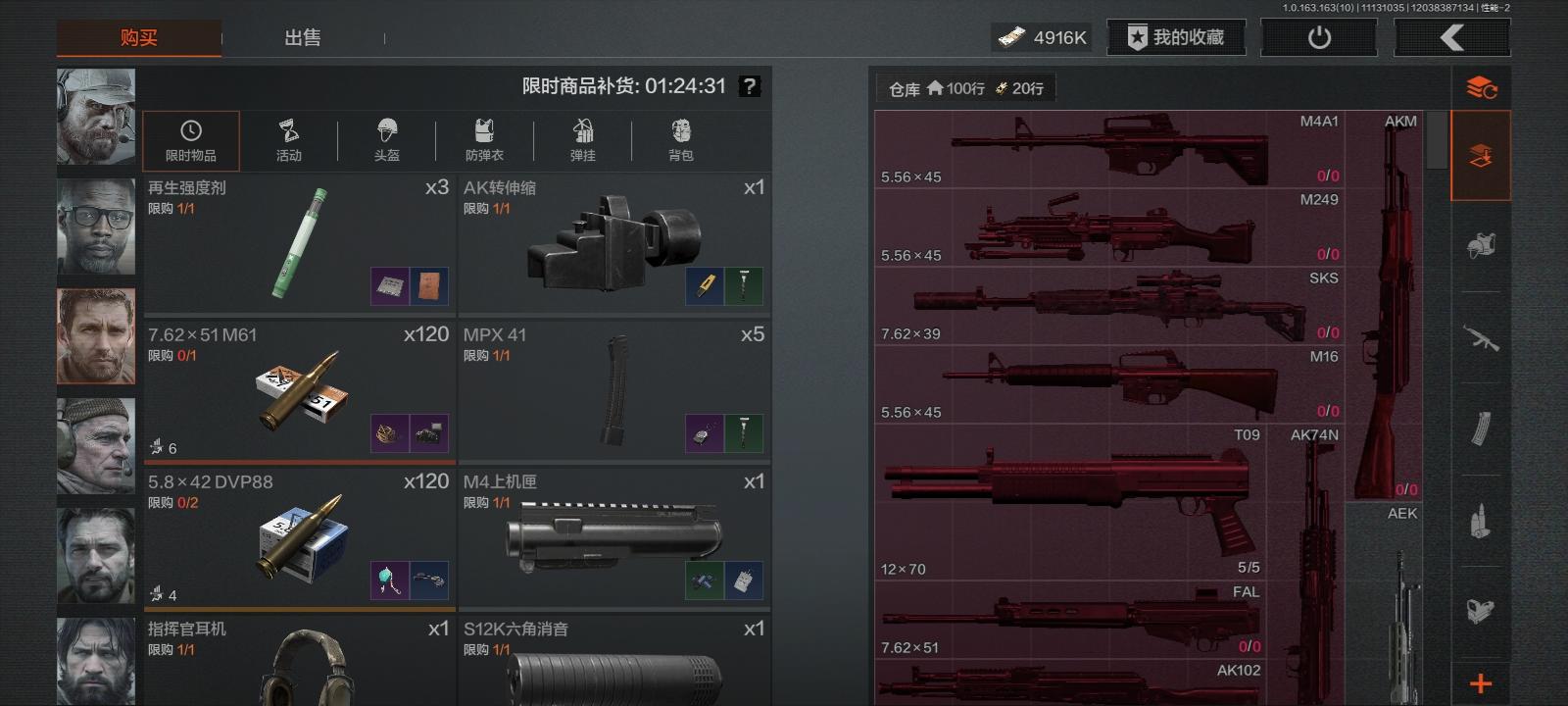1568x706 pixels.
Task: Expand the 弹挂 category section
Action: 584,140
